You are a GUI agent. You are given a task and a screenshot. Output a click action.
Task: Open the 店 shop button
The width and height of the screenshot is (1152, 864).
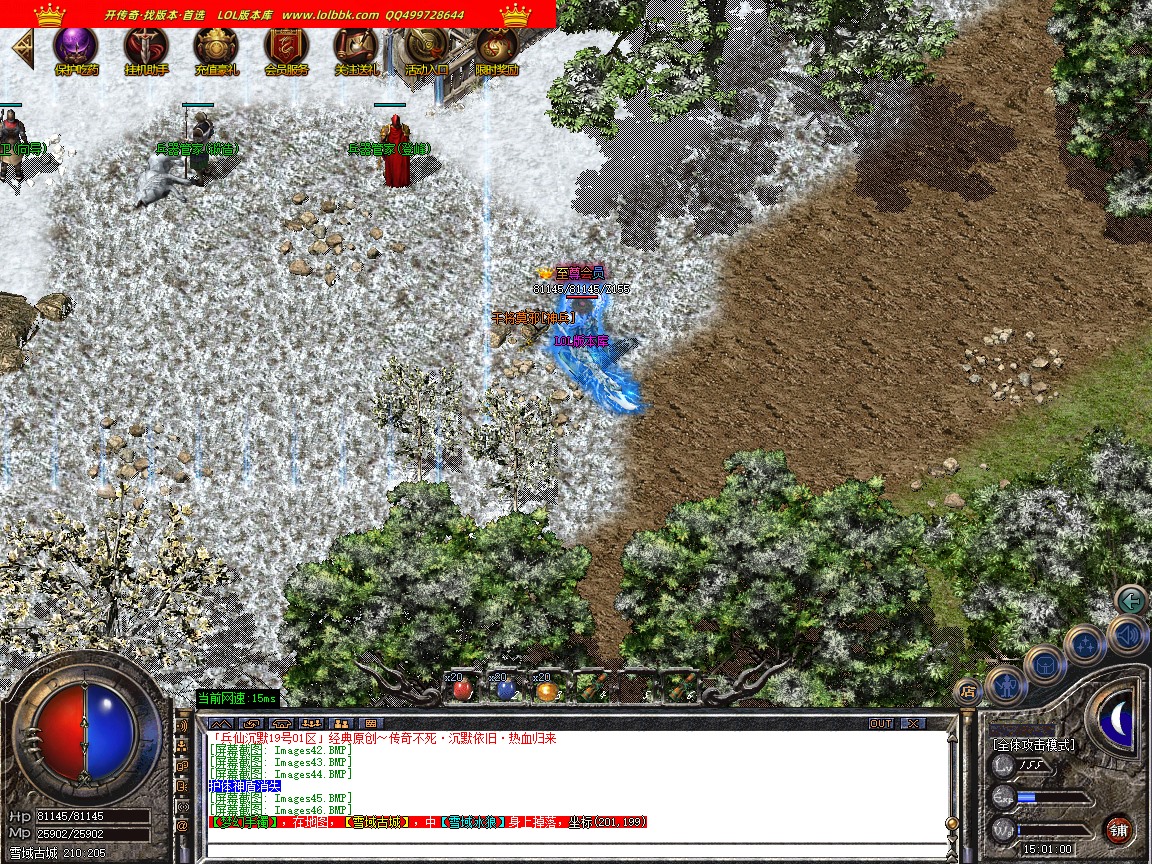967,690
